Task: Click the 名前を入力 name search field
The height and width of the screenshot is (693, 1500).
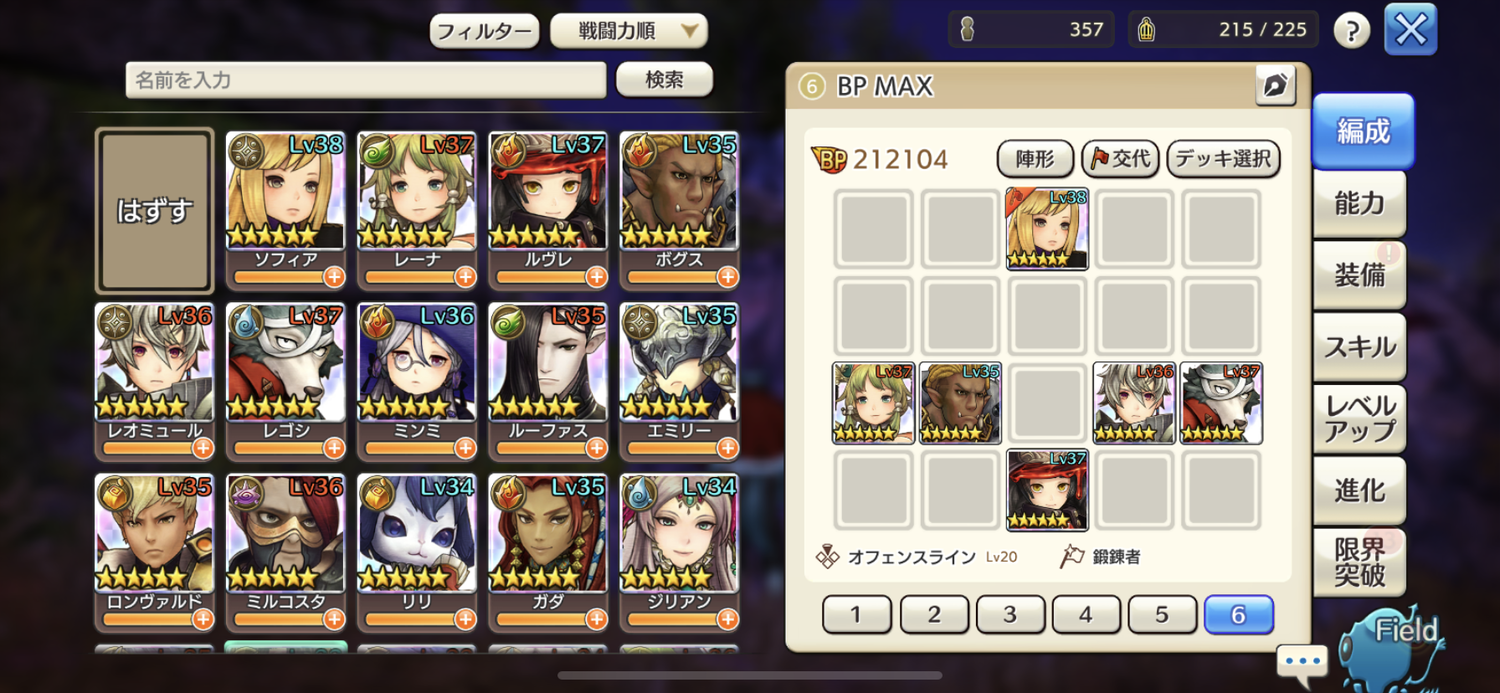Action: click(x=365, y=80)
